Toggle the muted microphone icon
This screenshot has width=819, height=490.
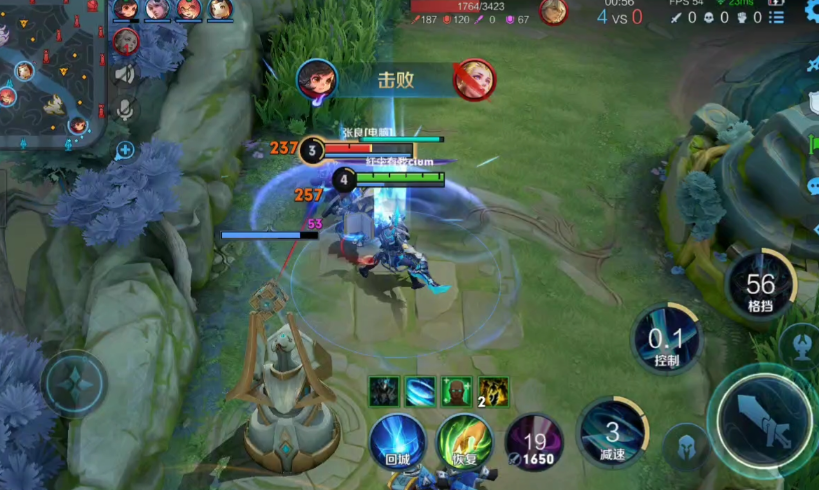click(125, 106)
